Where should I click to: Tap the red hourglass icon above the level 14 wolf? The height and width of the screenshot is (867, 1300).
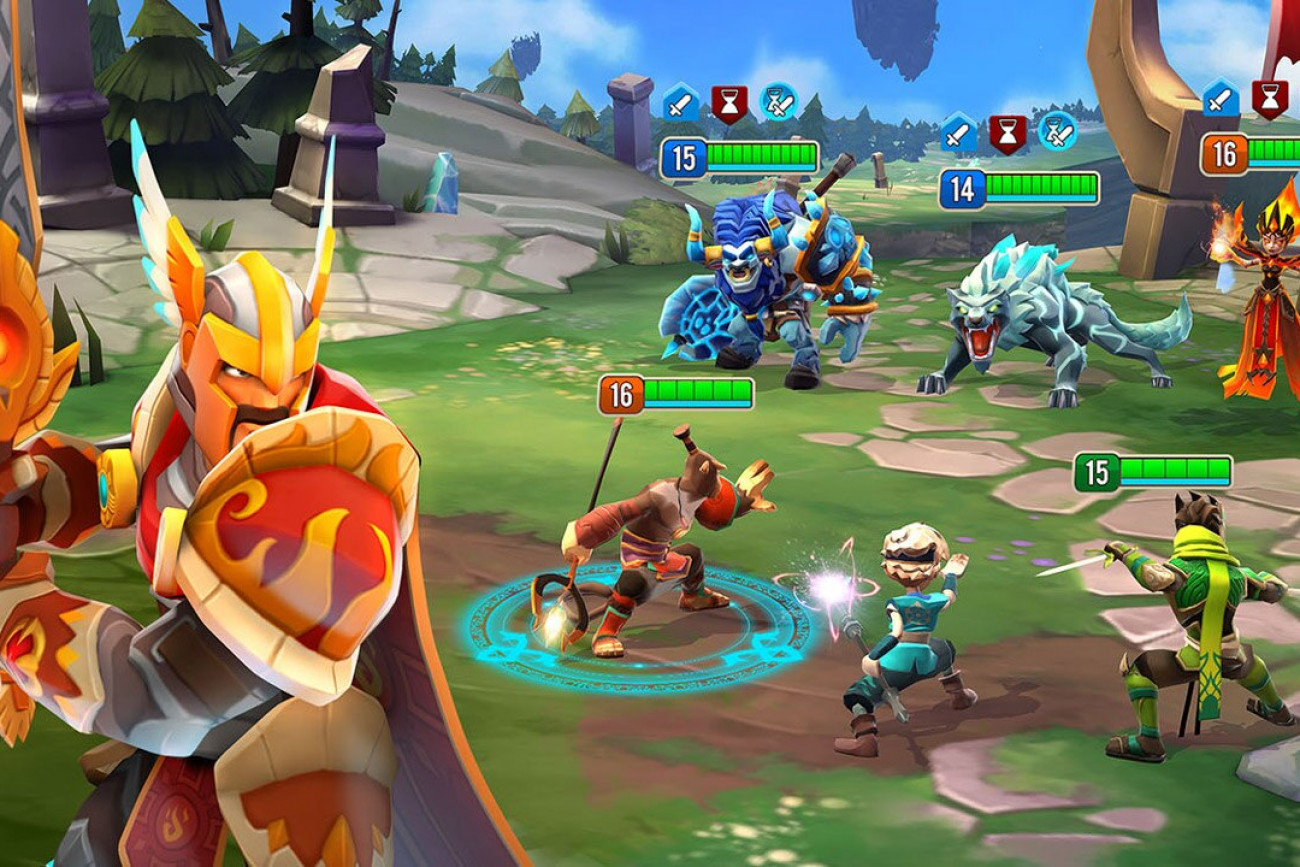tap(1008, 132)
